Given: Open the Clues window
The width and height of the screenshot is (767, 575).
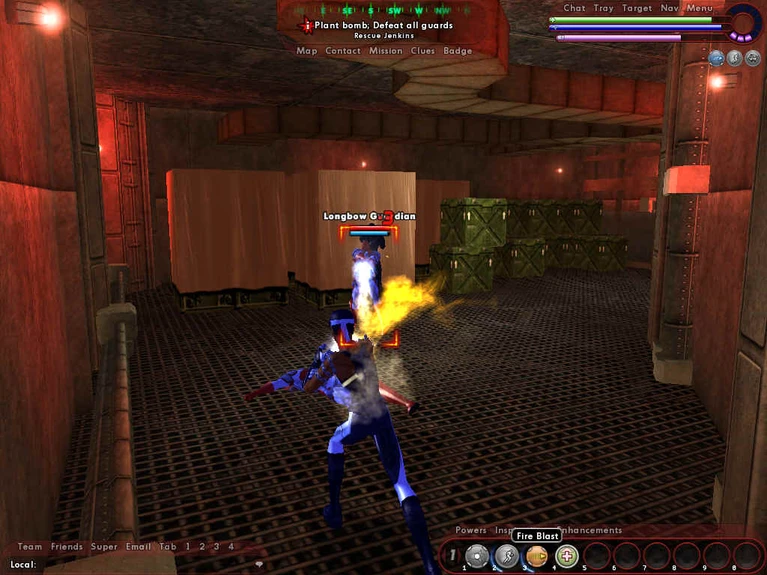Looking at the screenshot, I should point(422,51).
